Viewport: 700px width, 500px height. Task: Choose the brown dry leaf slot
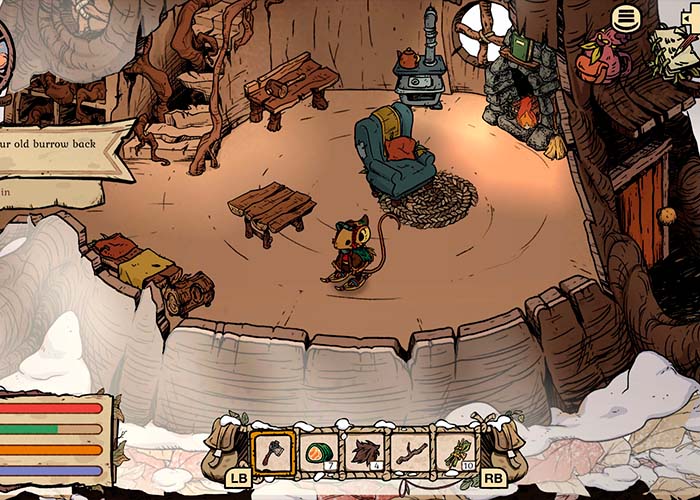365,451
